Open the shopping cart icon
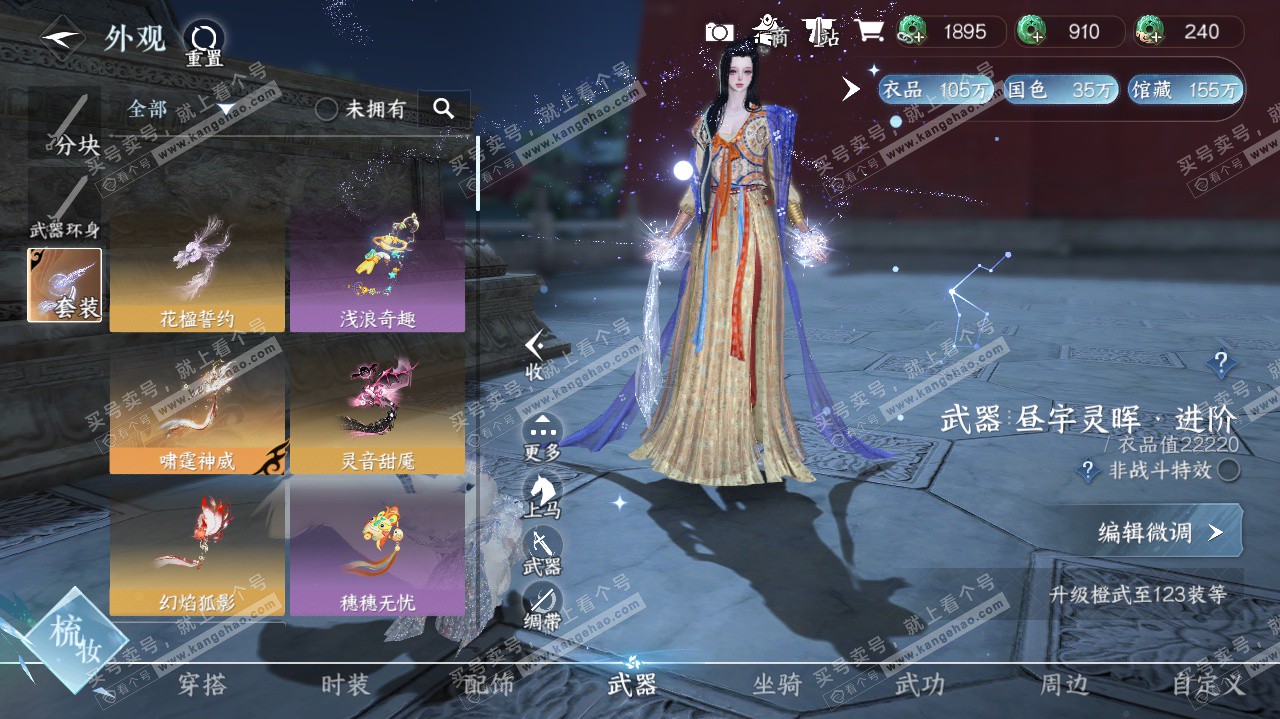 click(869, 32)
